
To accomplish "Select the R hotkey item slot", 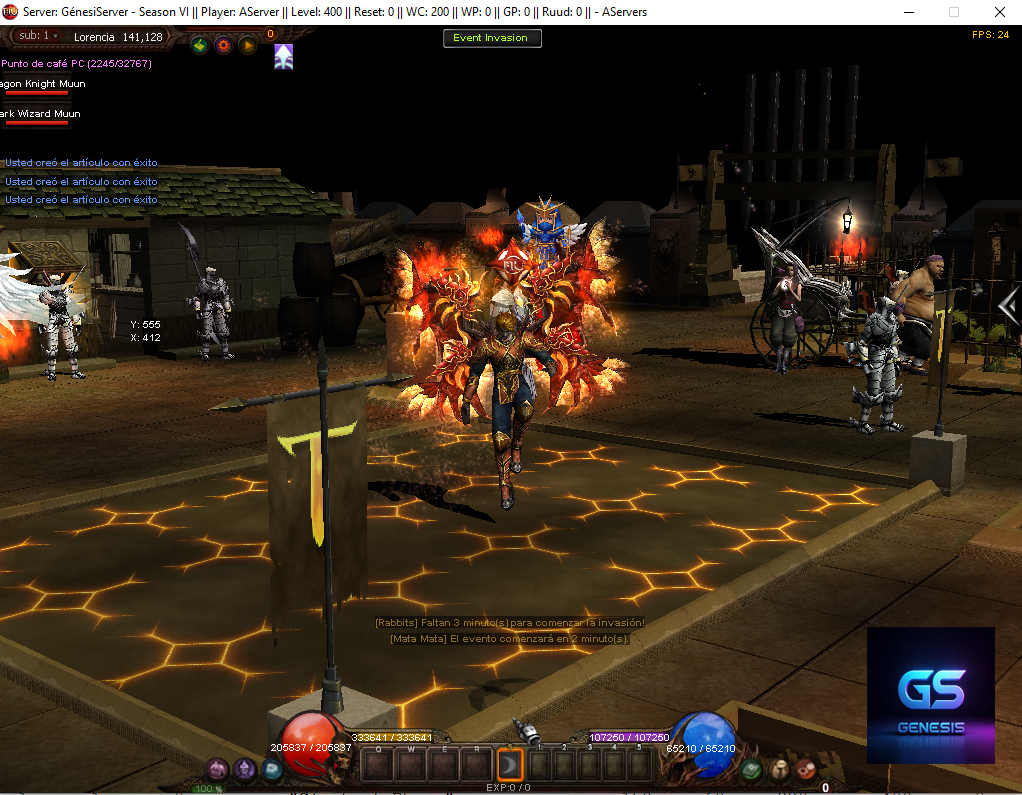I will pyautogui.click(x=476, y=765).
